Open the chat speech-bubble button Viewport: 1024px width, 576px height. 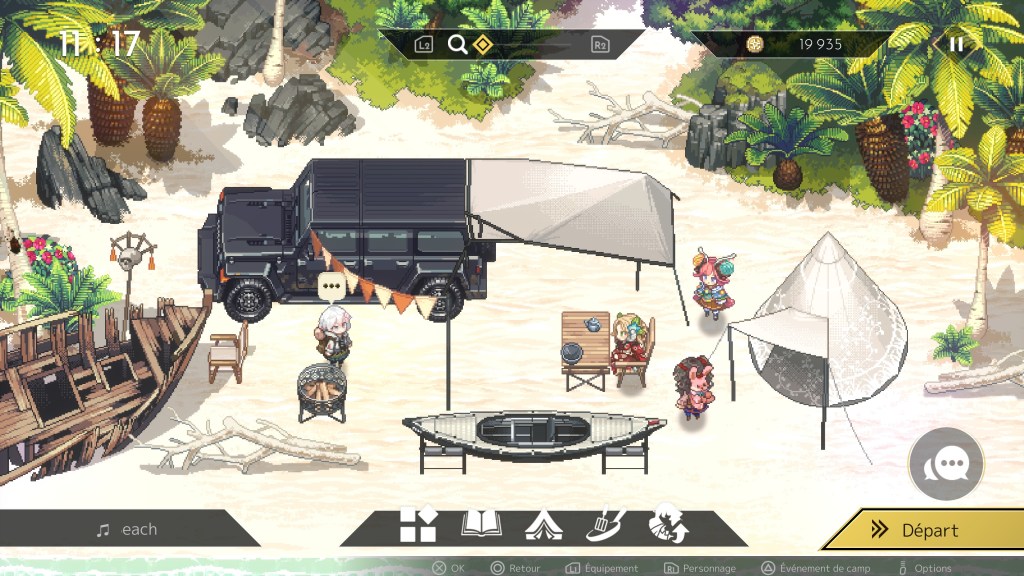point(946,464)
